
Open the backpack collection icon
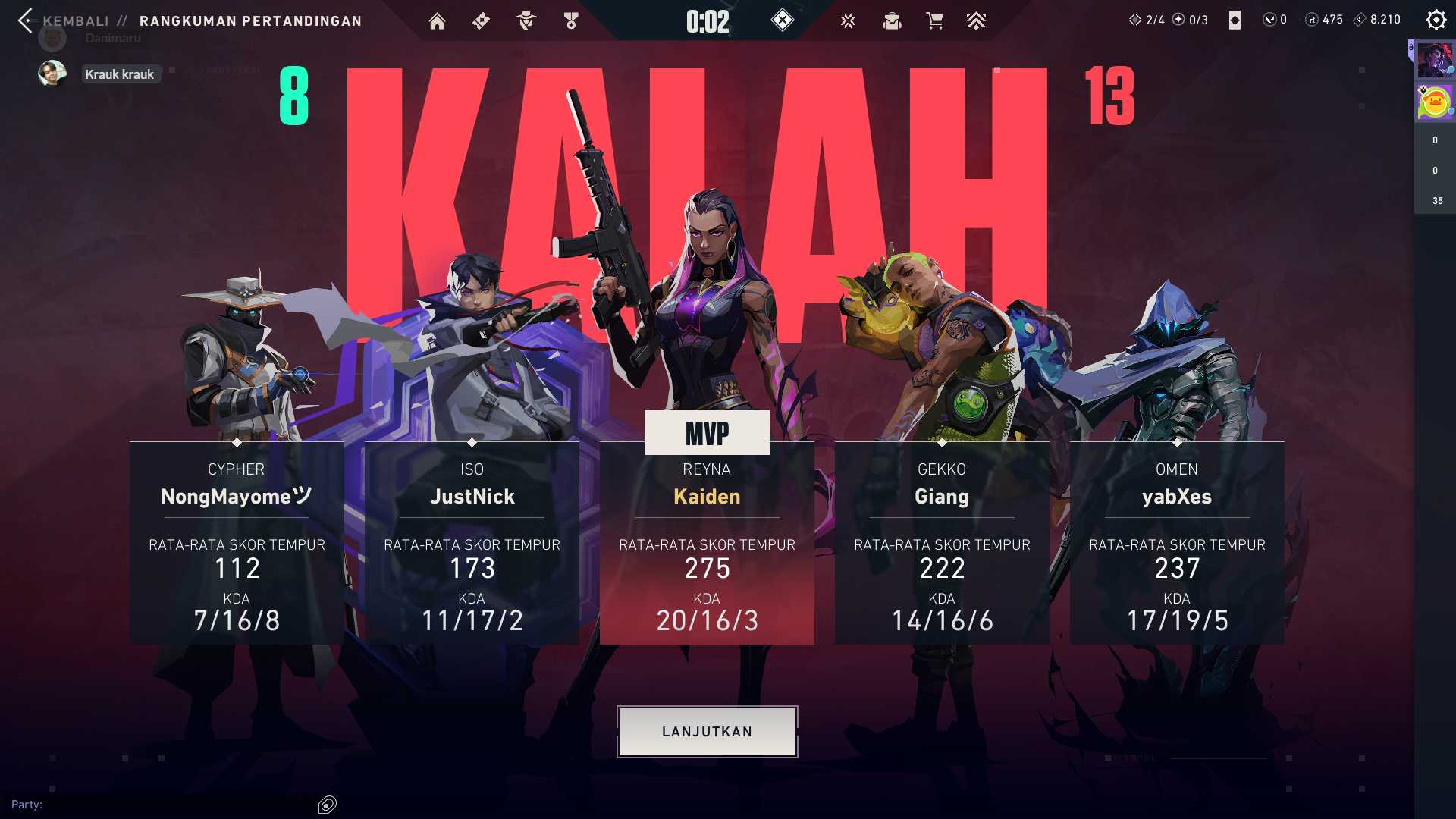(x=892, y=21)
